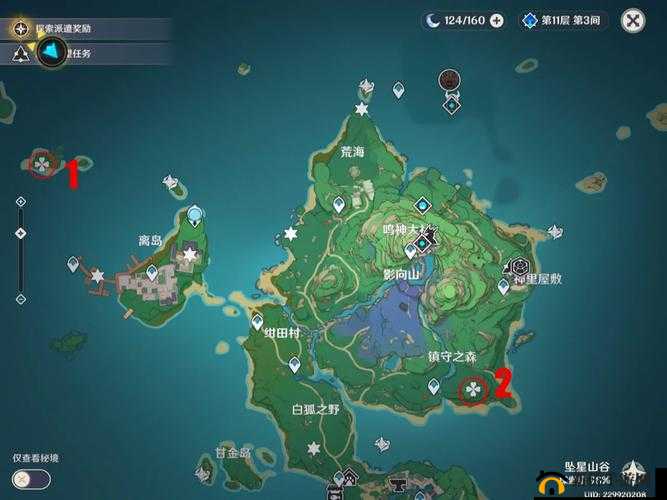Select the marker icon above 神里屋敷
Image resolution: width=667 pixels, height=500 pixels.
(520, 266)
